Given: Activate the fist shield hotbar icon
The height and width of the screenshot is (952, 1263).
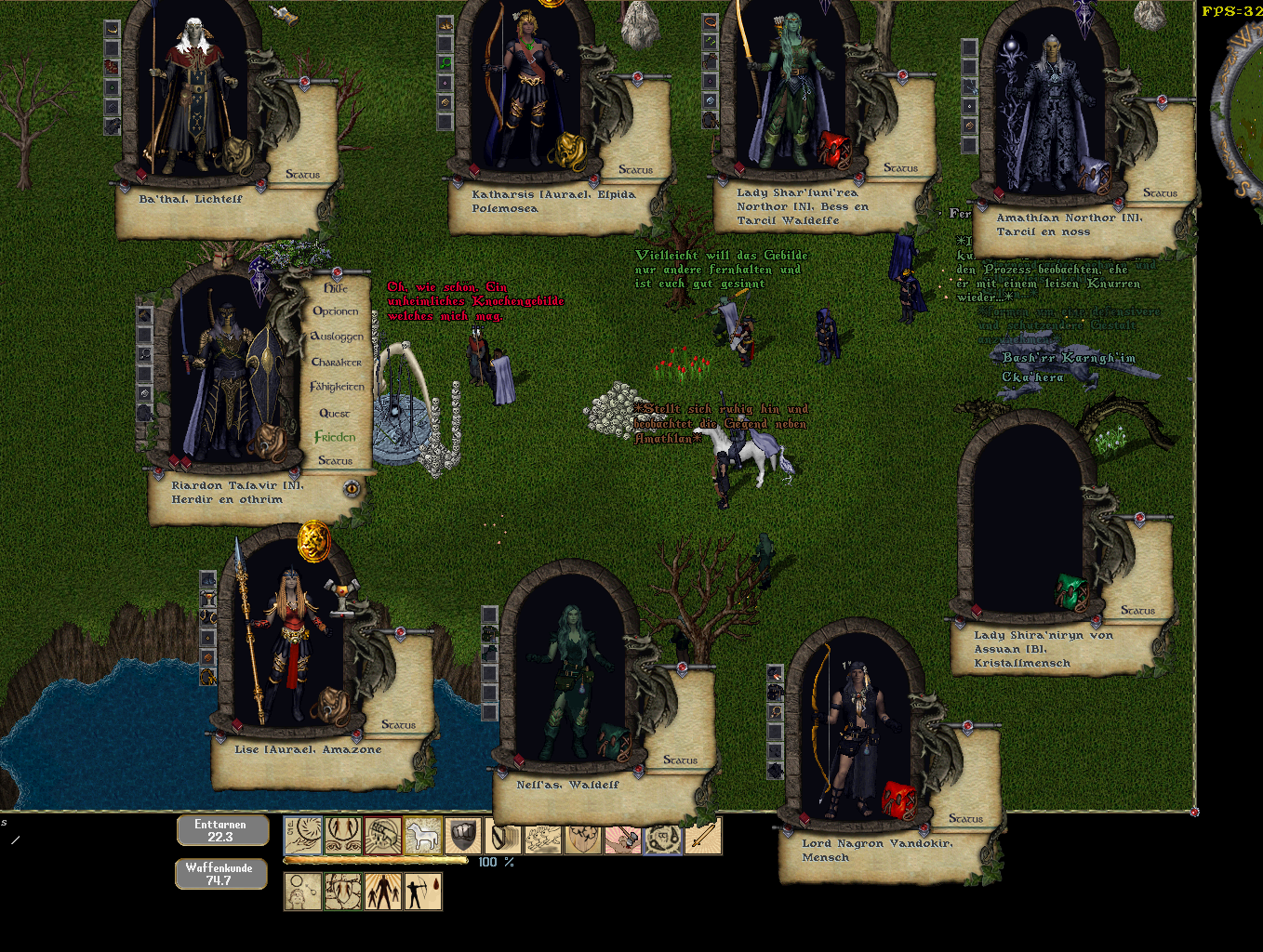Looking at the screenshot, I should pos(462,836).
